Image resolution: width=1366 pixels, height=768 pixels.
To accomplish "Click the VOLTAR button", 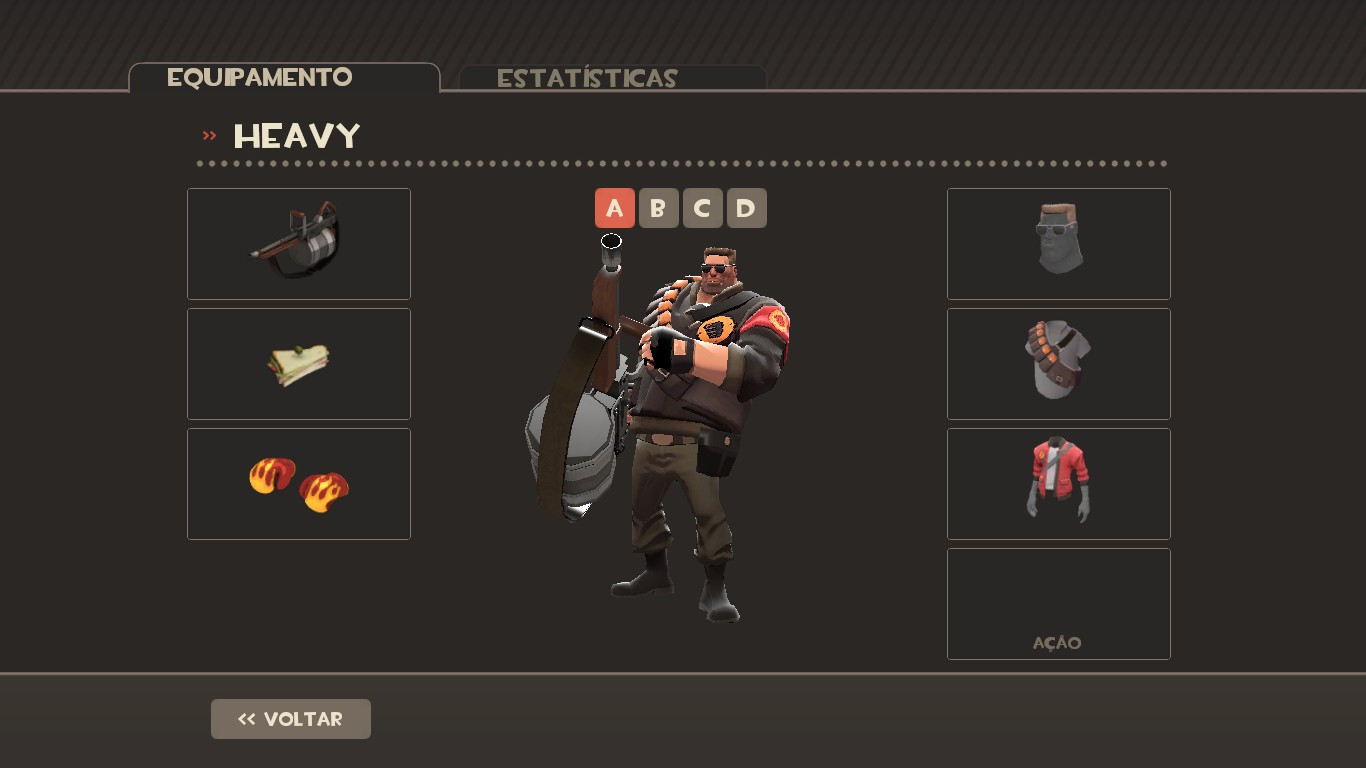I will 290,718.
